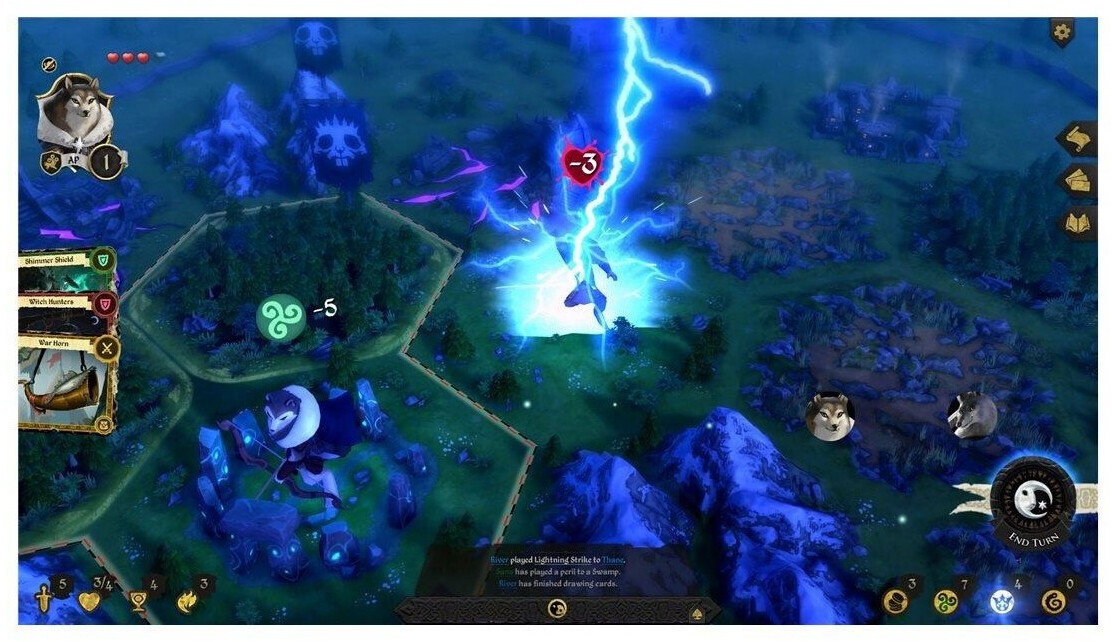The height and width of the screenshot is (642, 1112).
Task: Show the card deck icon
Action: point(1078,182)
